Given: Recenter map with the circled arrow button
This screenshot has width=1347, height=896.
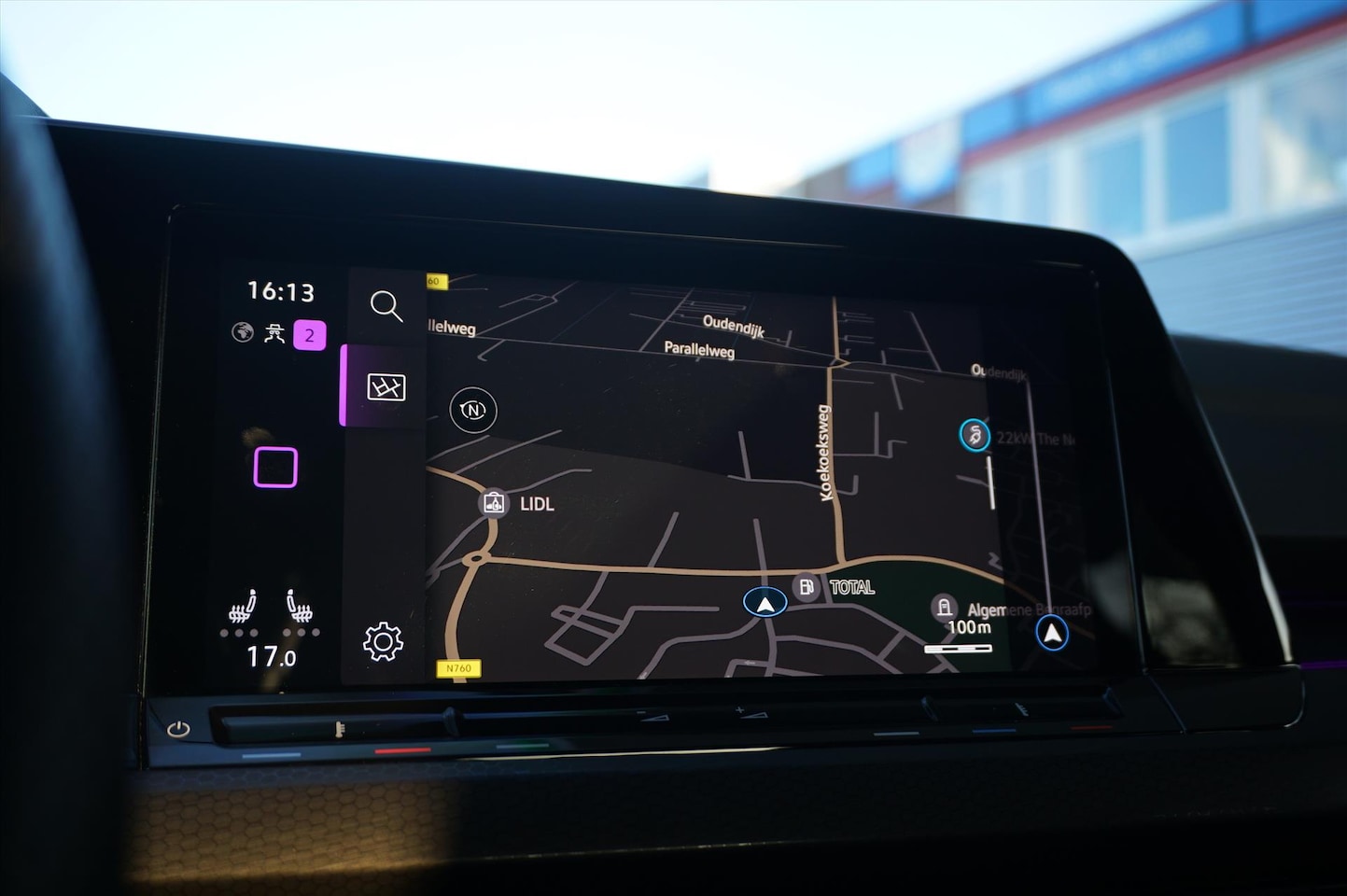Looking at the screenshot, I should pos(1052,633).
